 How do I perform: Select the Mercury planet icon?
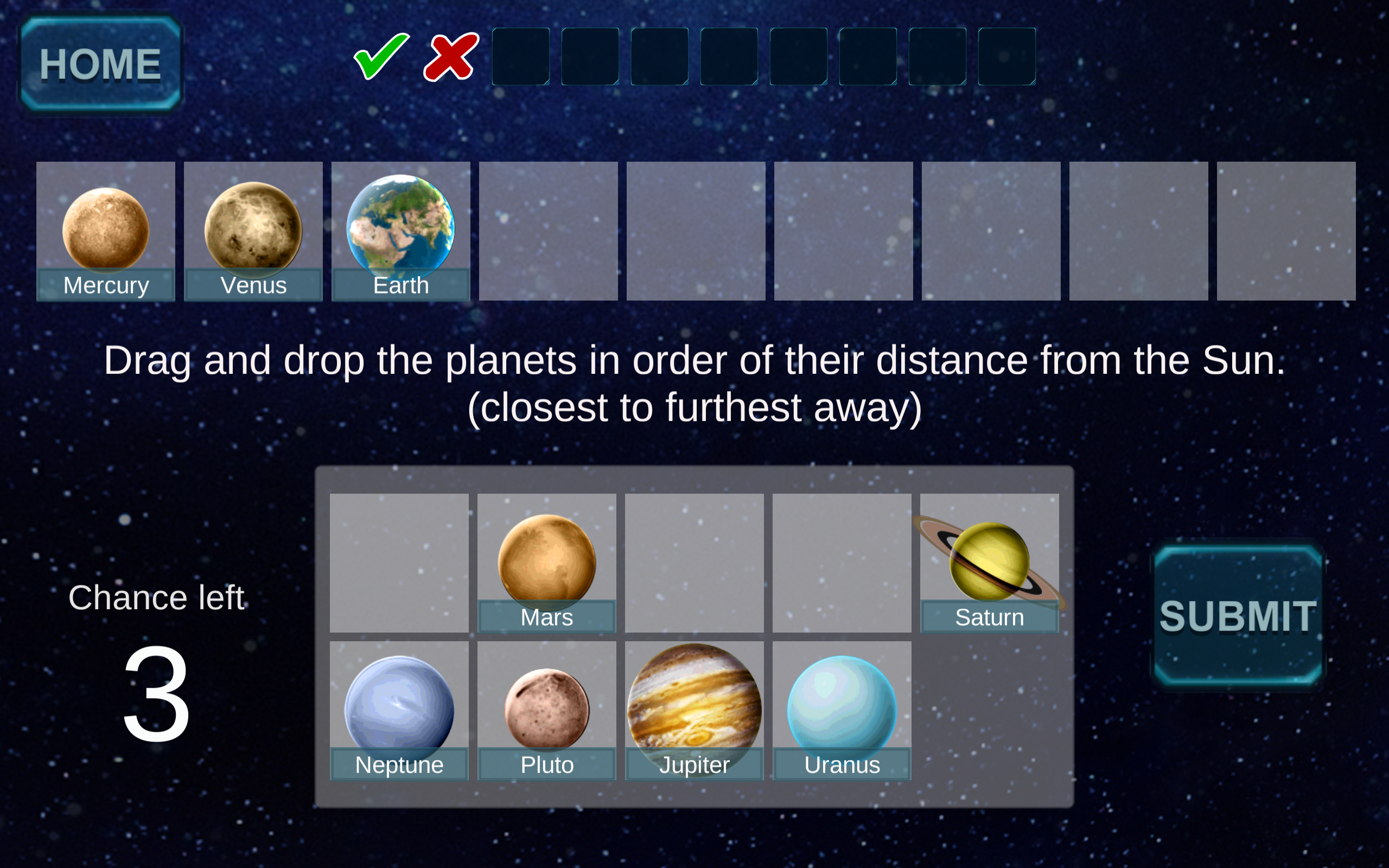coord(106,228)
